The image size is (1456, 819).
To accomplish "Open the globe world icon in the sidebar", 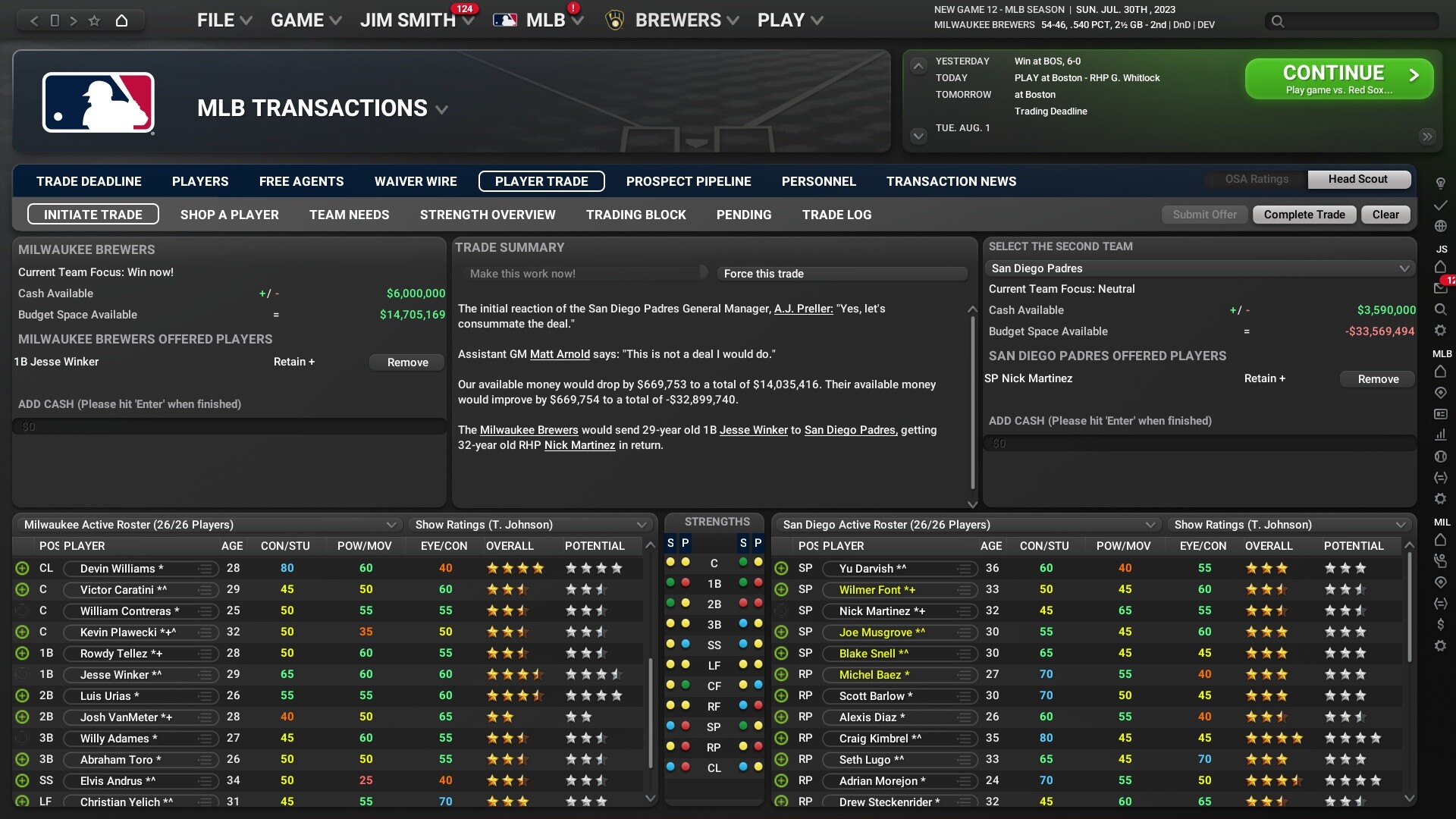I will pos(1442,226).
